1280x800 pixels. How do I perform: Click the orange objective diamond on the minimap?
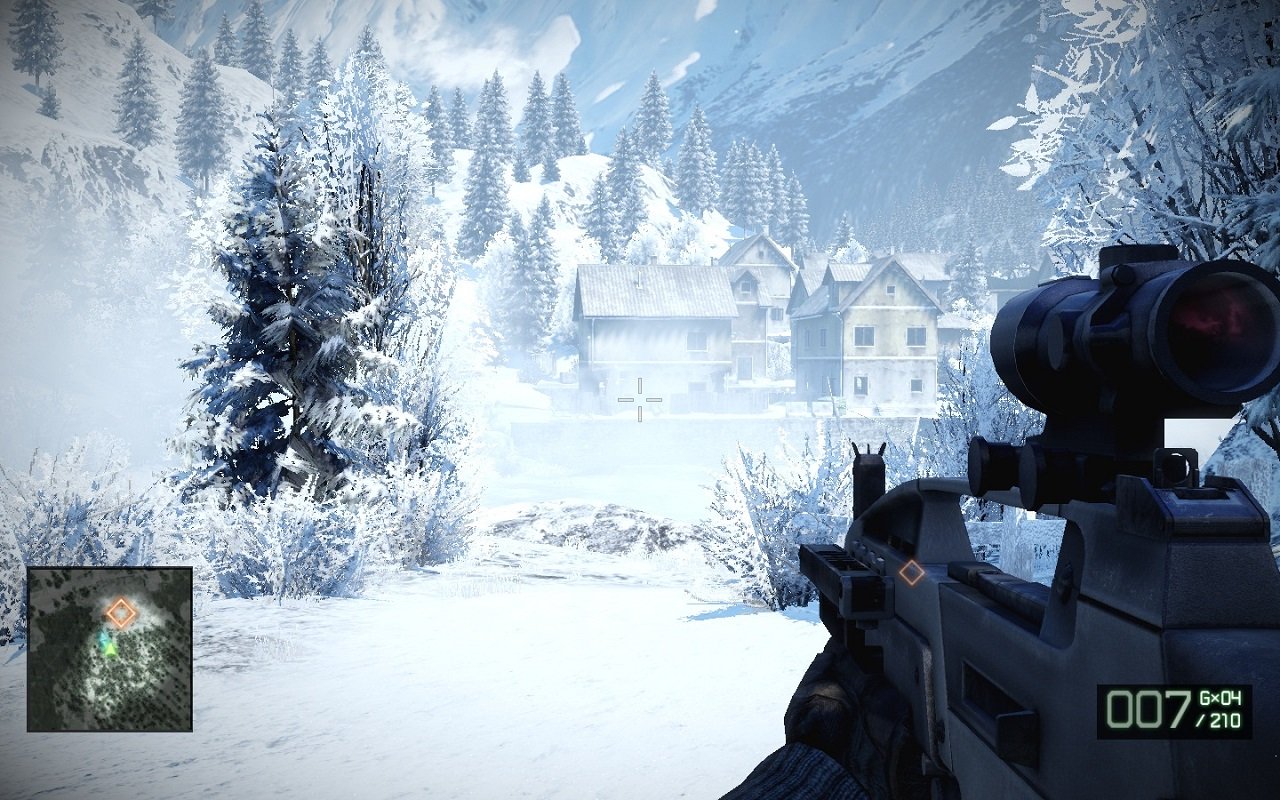(120, 611)
